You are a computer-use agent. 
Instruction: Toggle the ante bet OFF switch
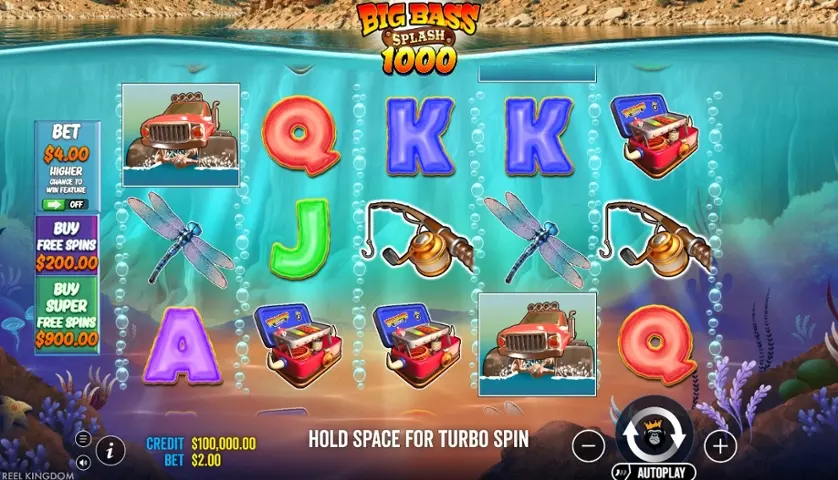67,204
